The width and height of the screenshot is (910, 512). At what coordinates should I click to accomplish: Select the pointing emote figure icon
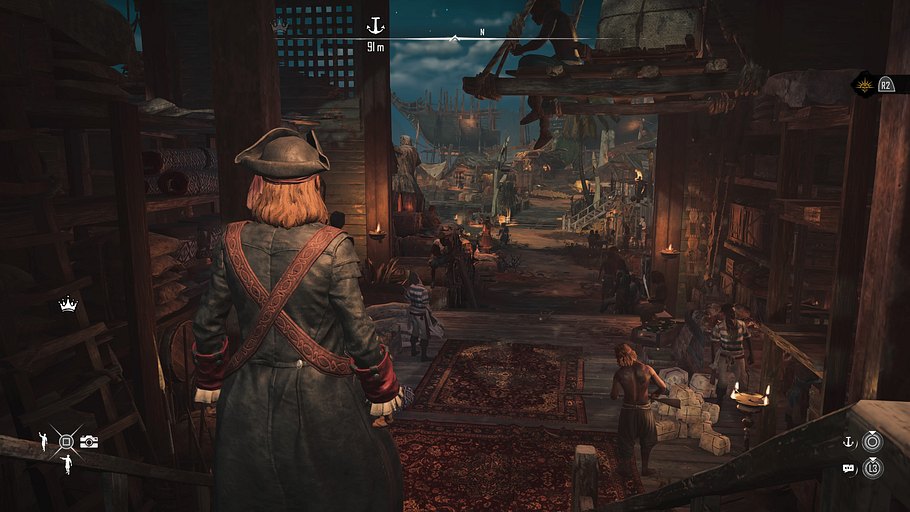[x=66, y=463]
